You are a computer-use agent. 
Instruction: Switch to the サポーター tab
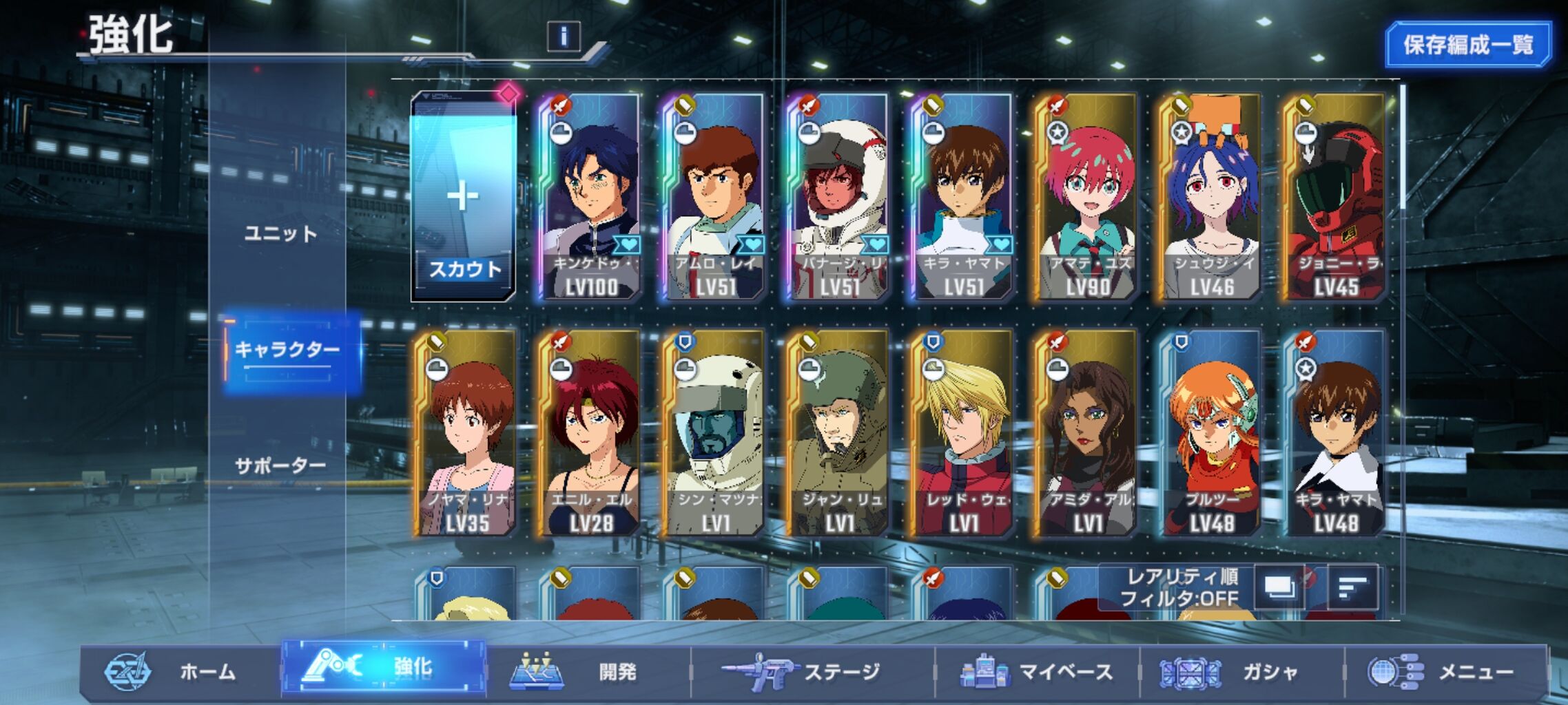click(280, 466)
